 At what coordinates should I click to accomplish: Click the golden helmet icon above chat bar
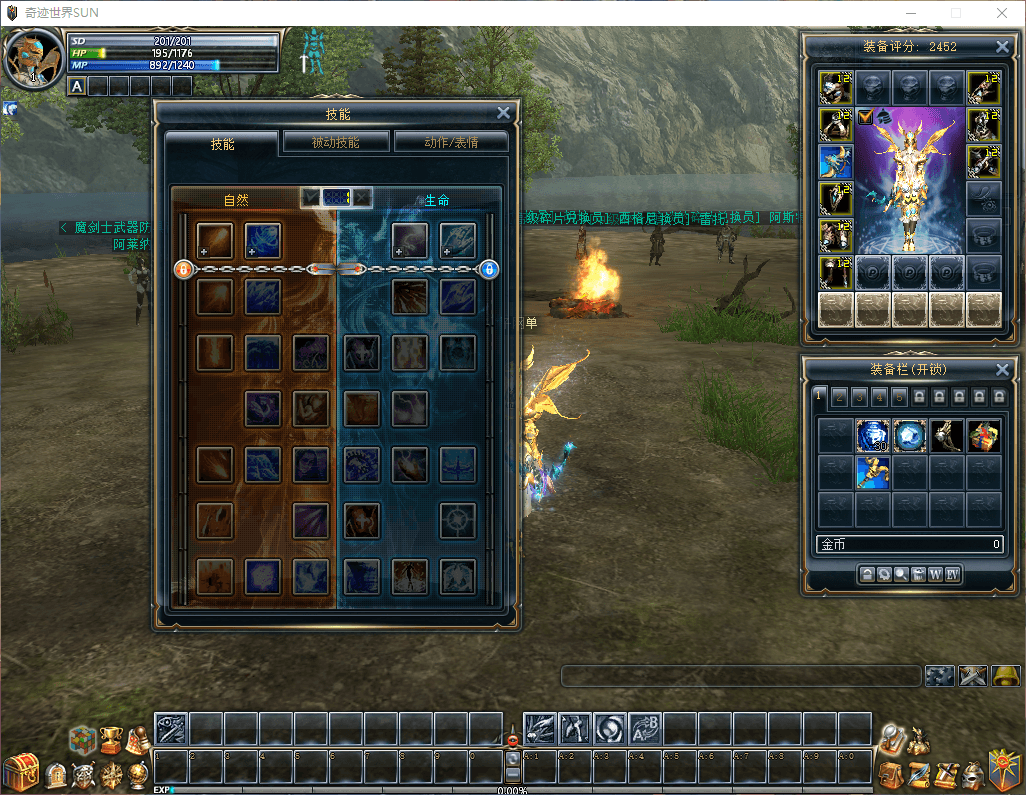1006,676
